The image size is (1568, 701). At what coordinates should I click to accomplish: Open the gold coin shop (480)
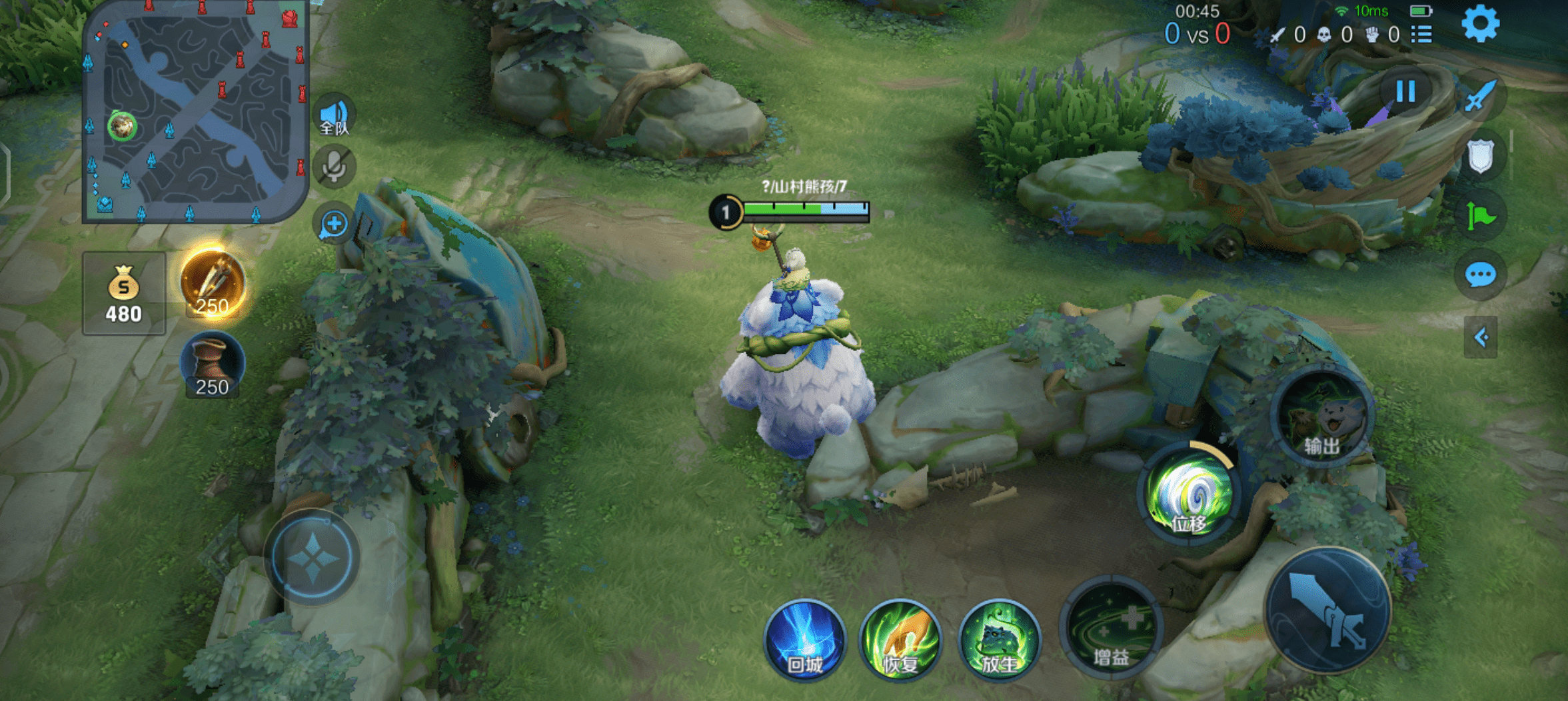[x=124, y=293]
